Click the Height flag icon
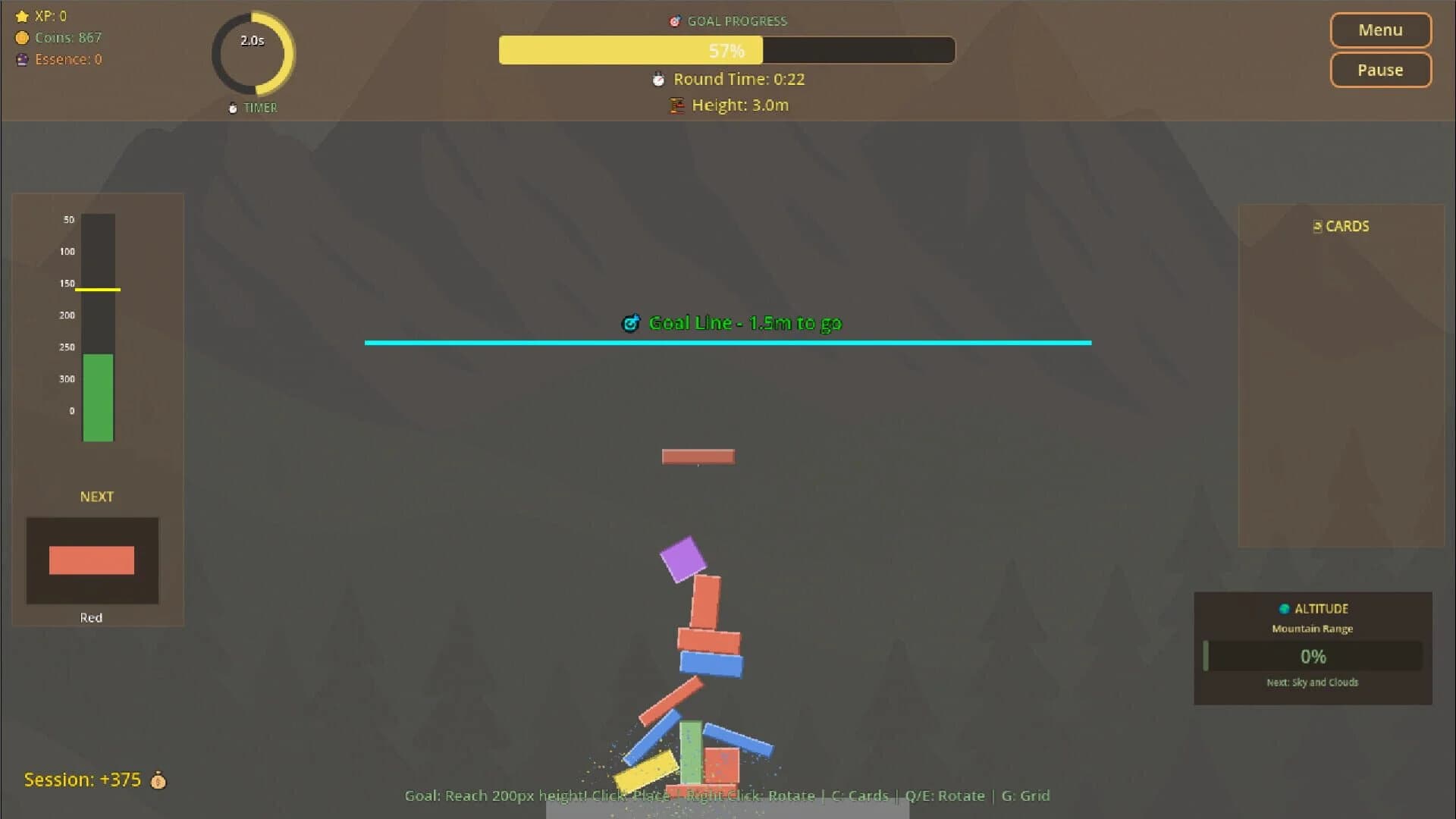Image resolution: width=1456 pixels, height=819 pixels. click(675, 105)
